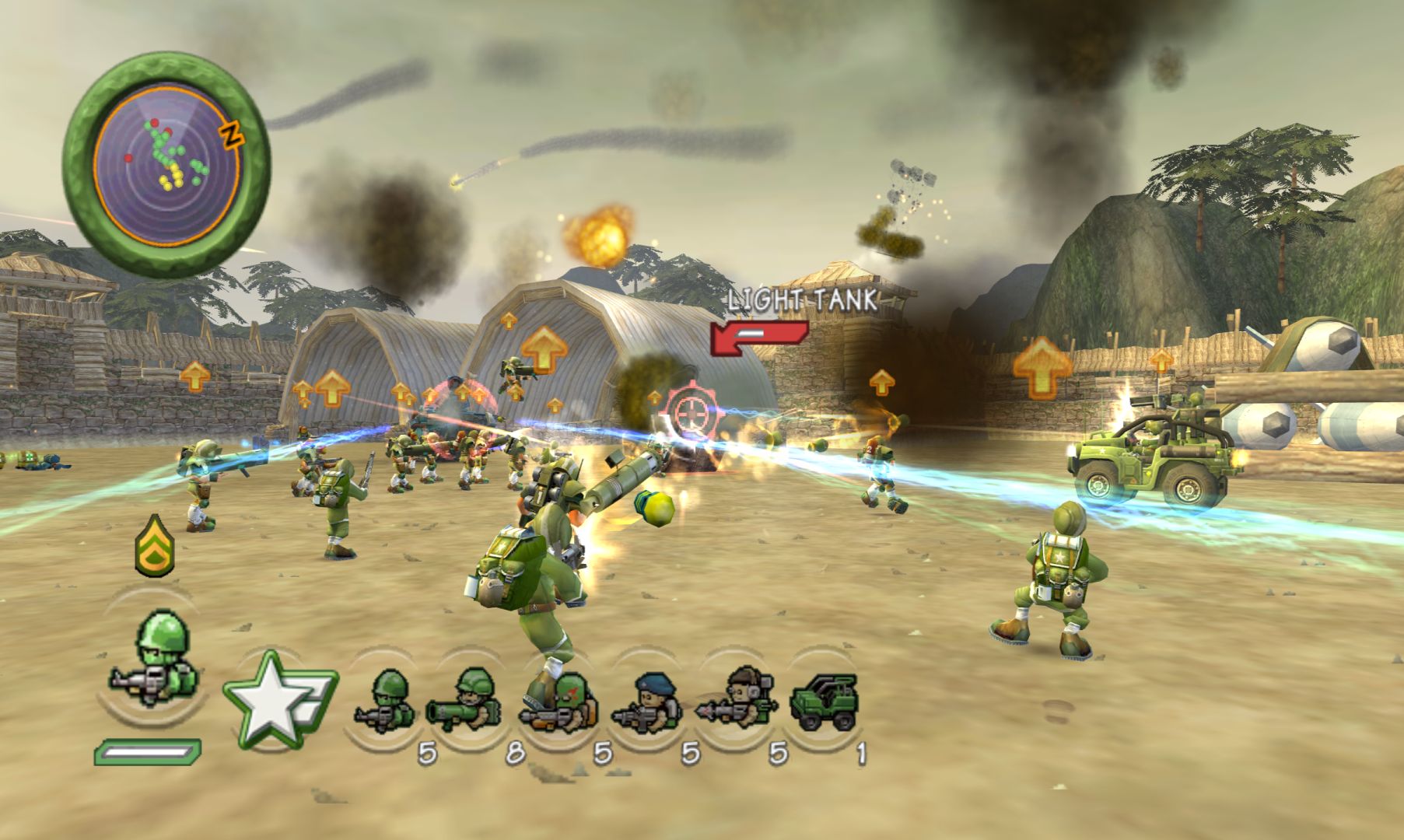Pick the blue beret soldier squad icon
The image size is (1404, 840).
coord(648,704)
